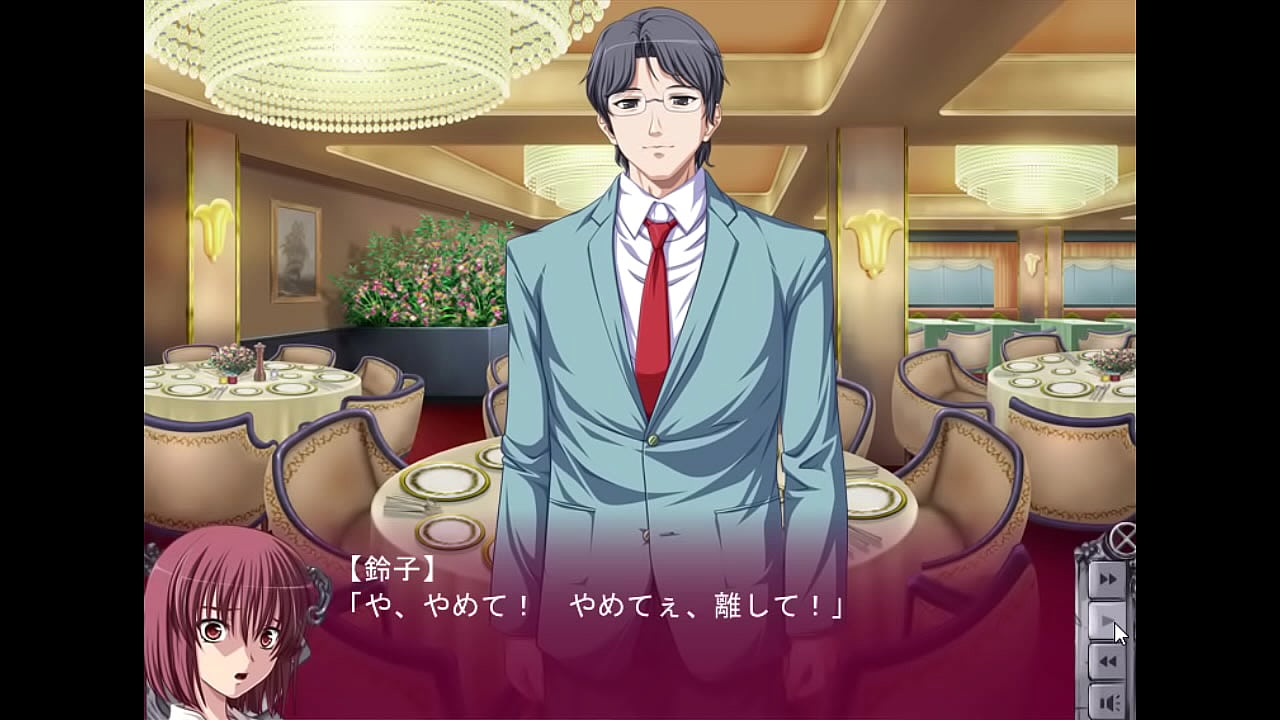This screenshot has height=720, width=1280.
Task: Enable auto-play with the arrow button
Action: pyautogui.click(x=1105, y=620)
